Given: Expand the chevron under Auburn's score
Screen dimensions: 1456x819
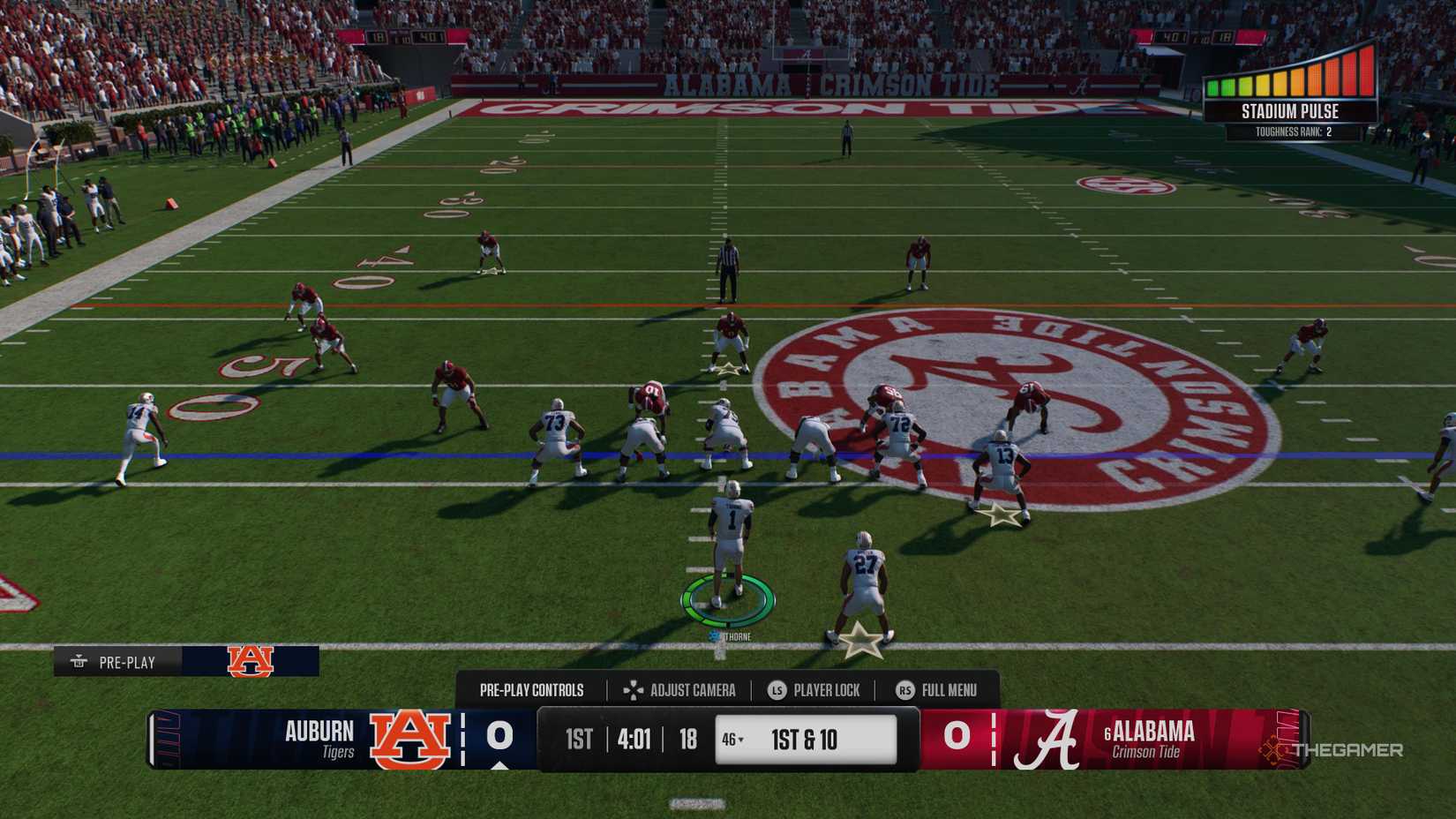Looking at the screenshot, I should coord(499,766).
